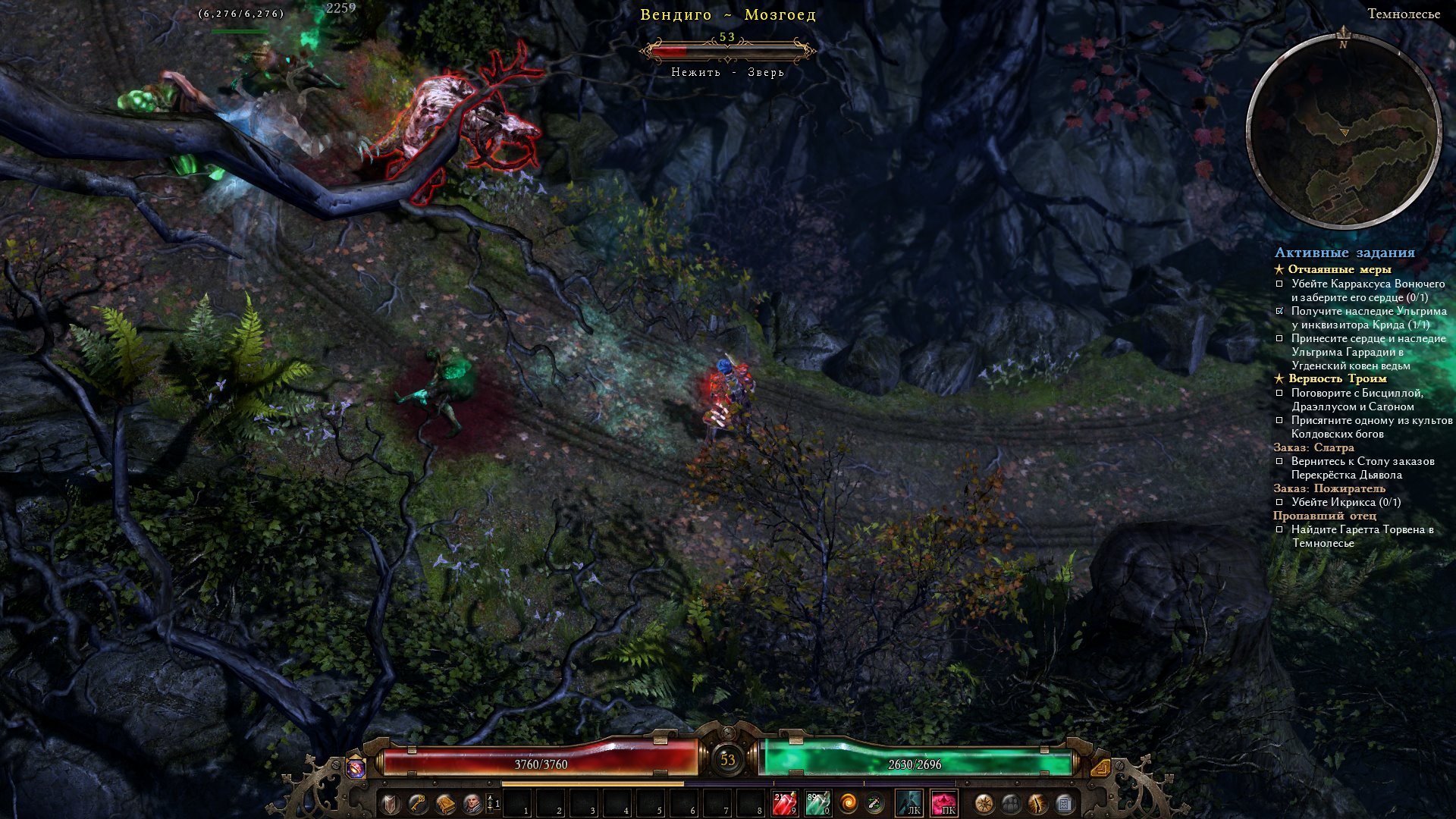Viewport: 1456px width, 819px height.
Task: Use the red health potion
Action: (784, 803)
